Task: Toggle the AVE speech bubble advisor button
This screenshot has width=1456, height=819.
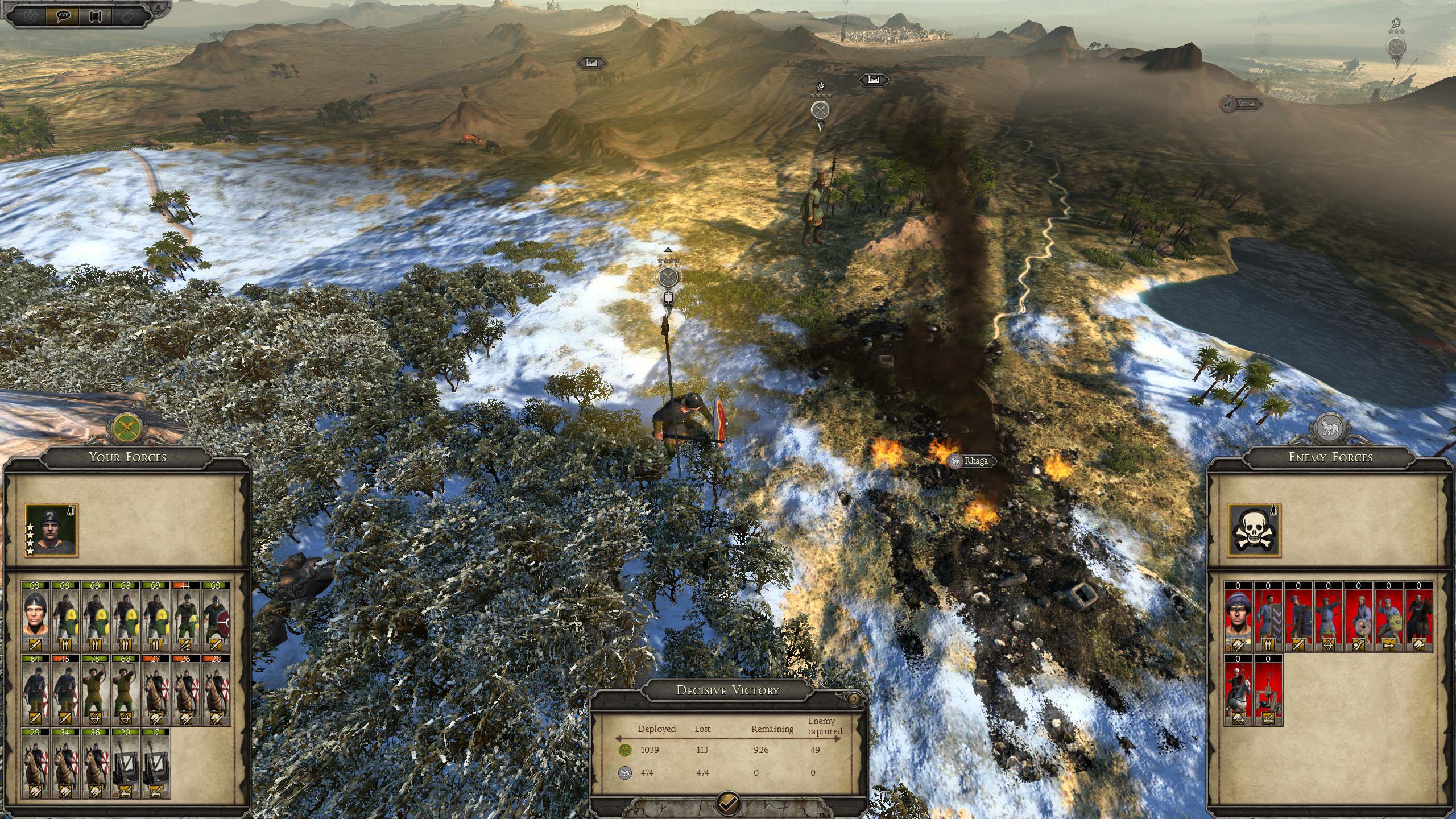Action: click(x=63, y=15)
